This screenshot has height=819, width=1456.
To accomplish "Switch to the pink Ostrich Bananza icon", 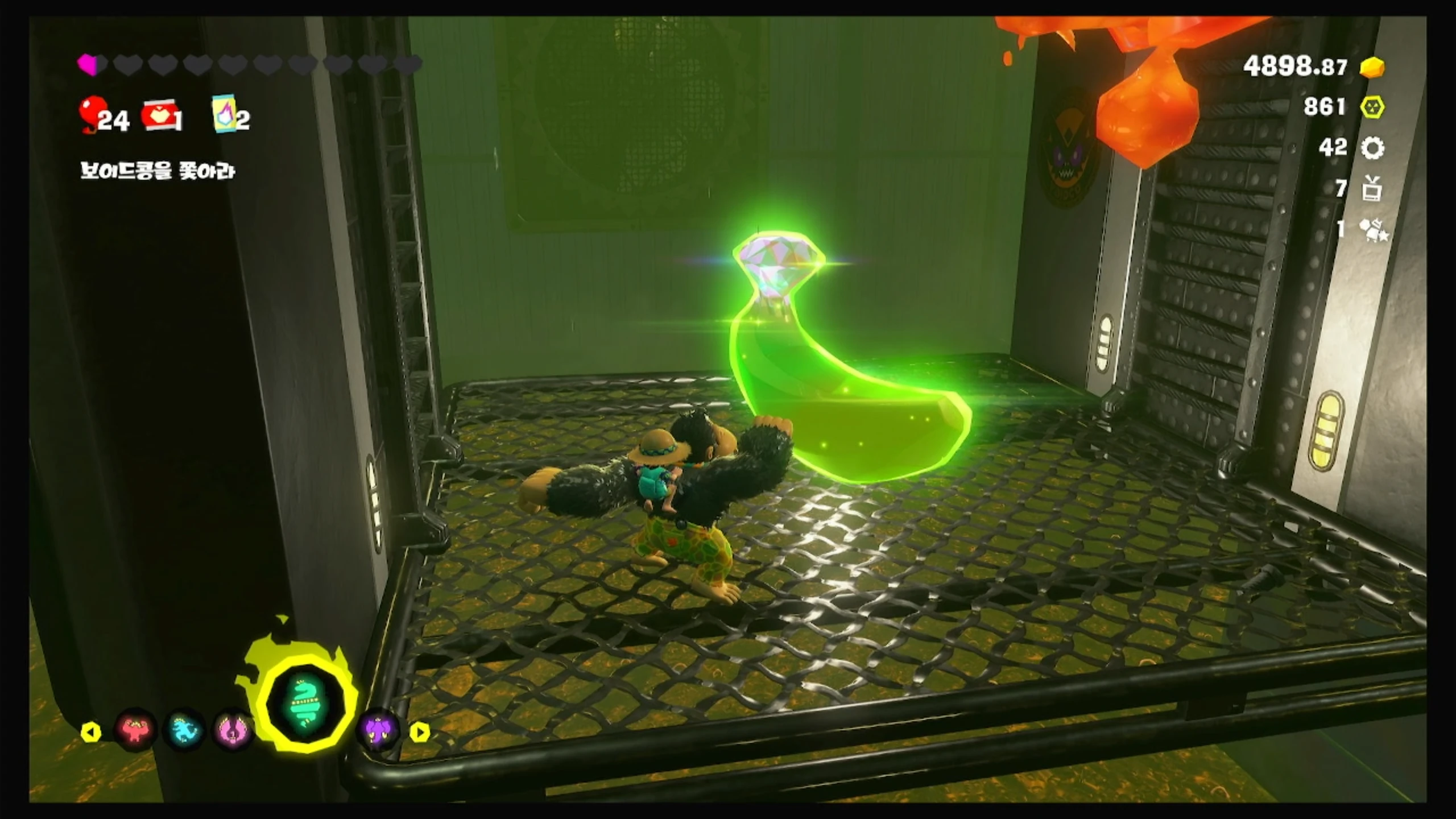I will [233, 730].
